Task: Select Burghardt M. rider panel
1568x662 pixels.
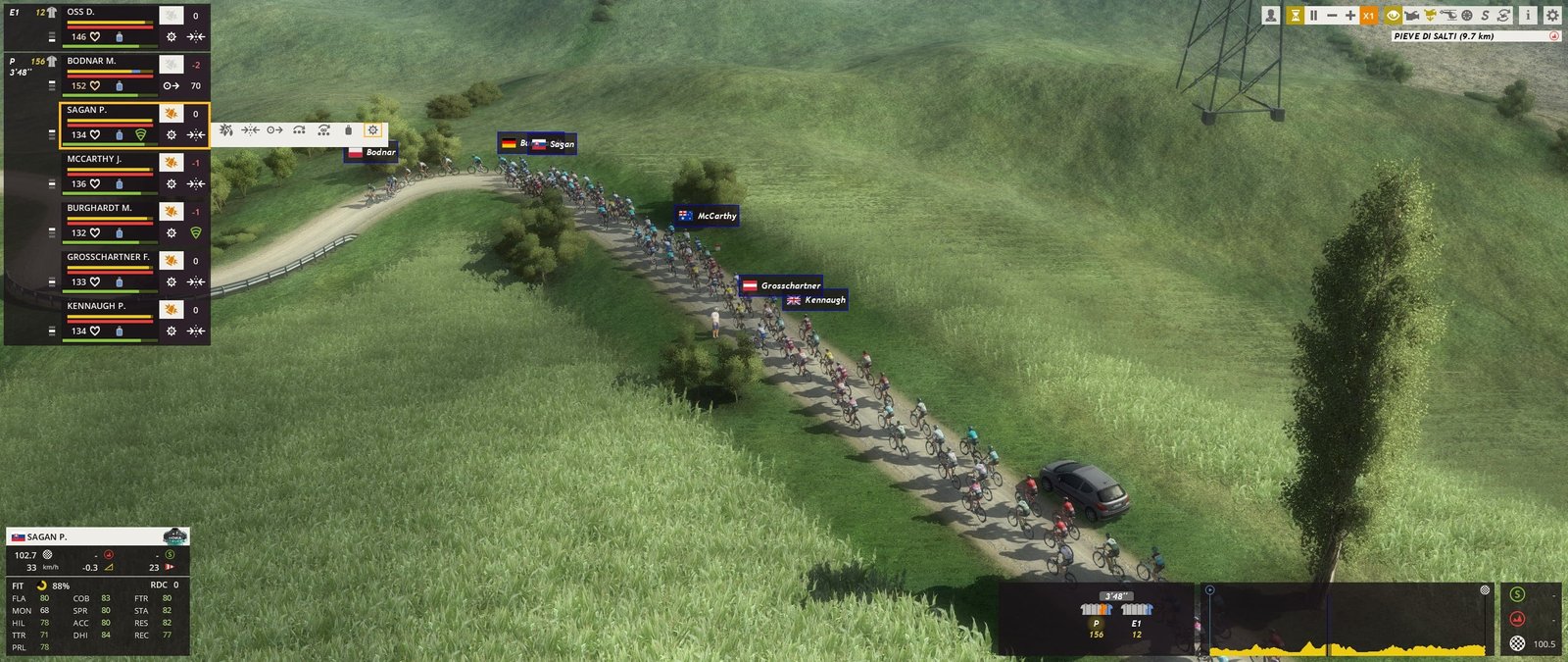Action: [108, 209]
